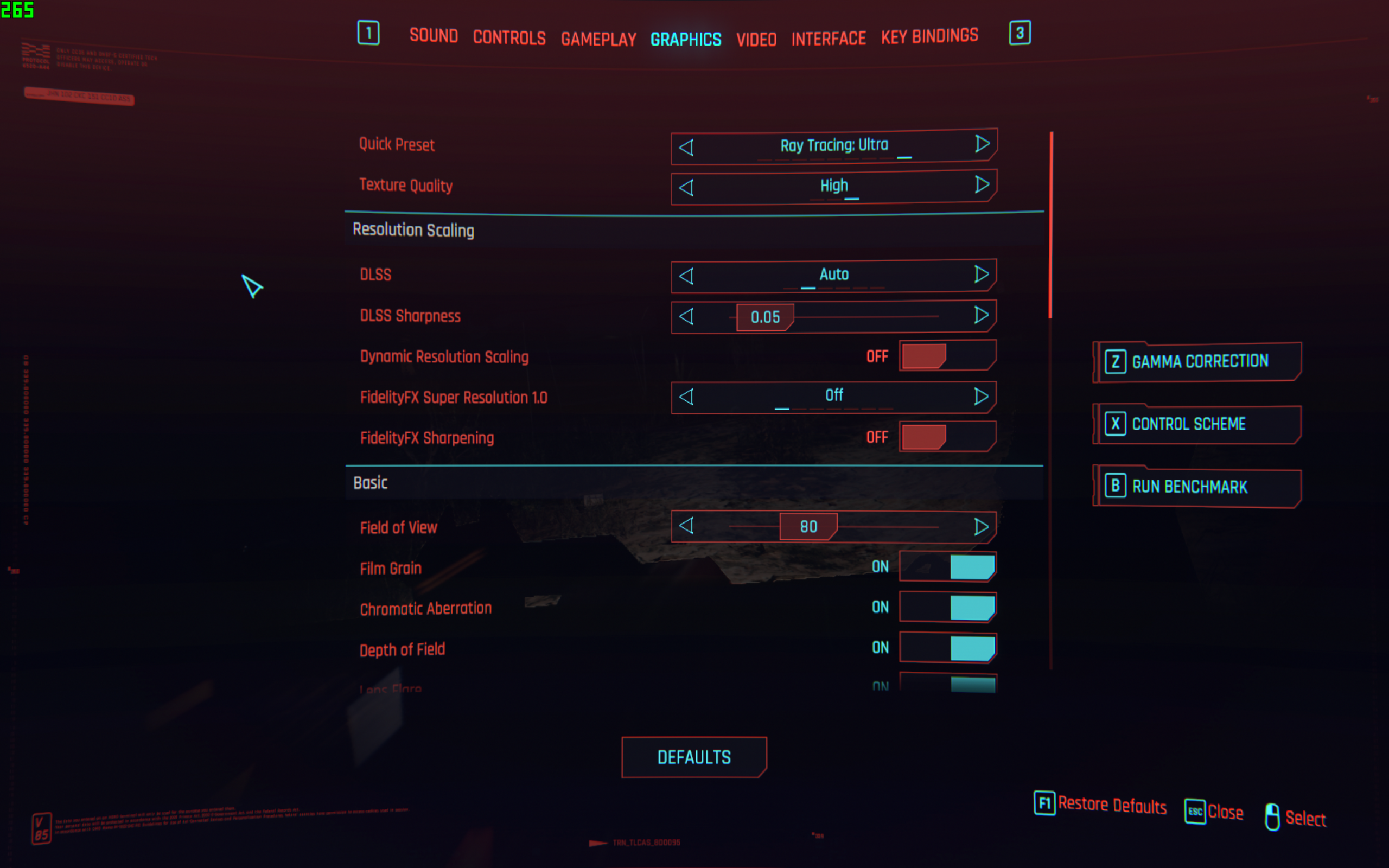Run the benchmark
The height and width of the screenshot is (868, 1389).
(x=1198, y=487)
